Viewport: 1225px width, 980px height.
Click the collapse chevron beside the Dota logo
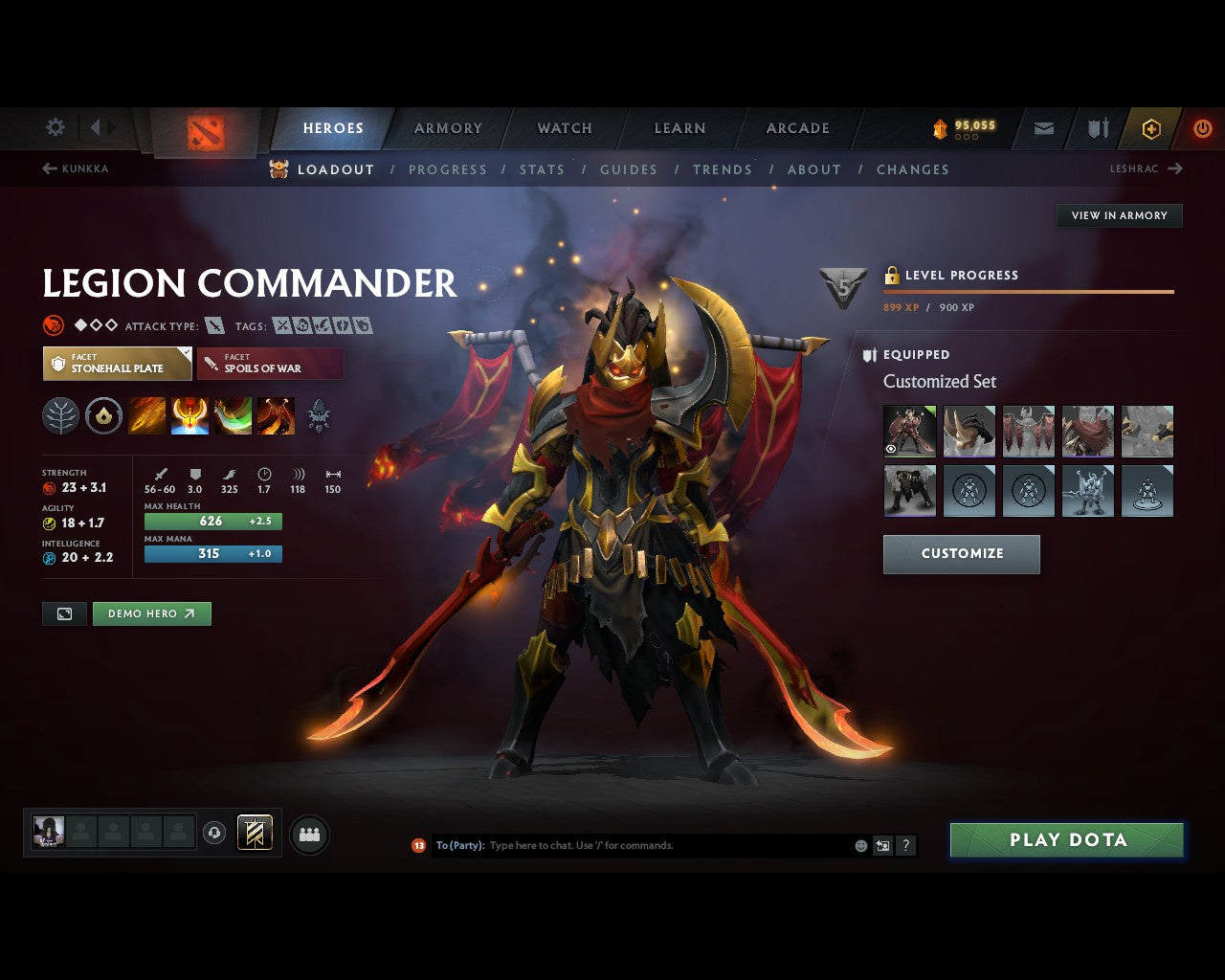pyautogui.click(x=93, y=127)
